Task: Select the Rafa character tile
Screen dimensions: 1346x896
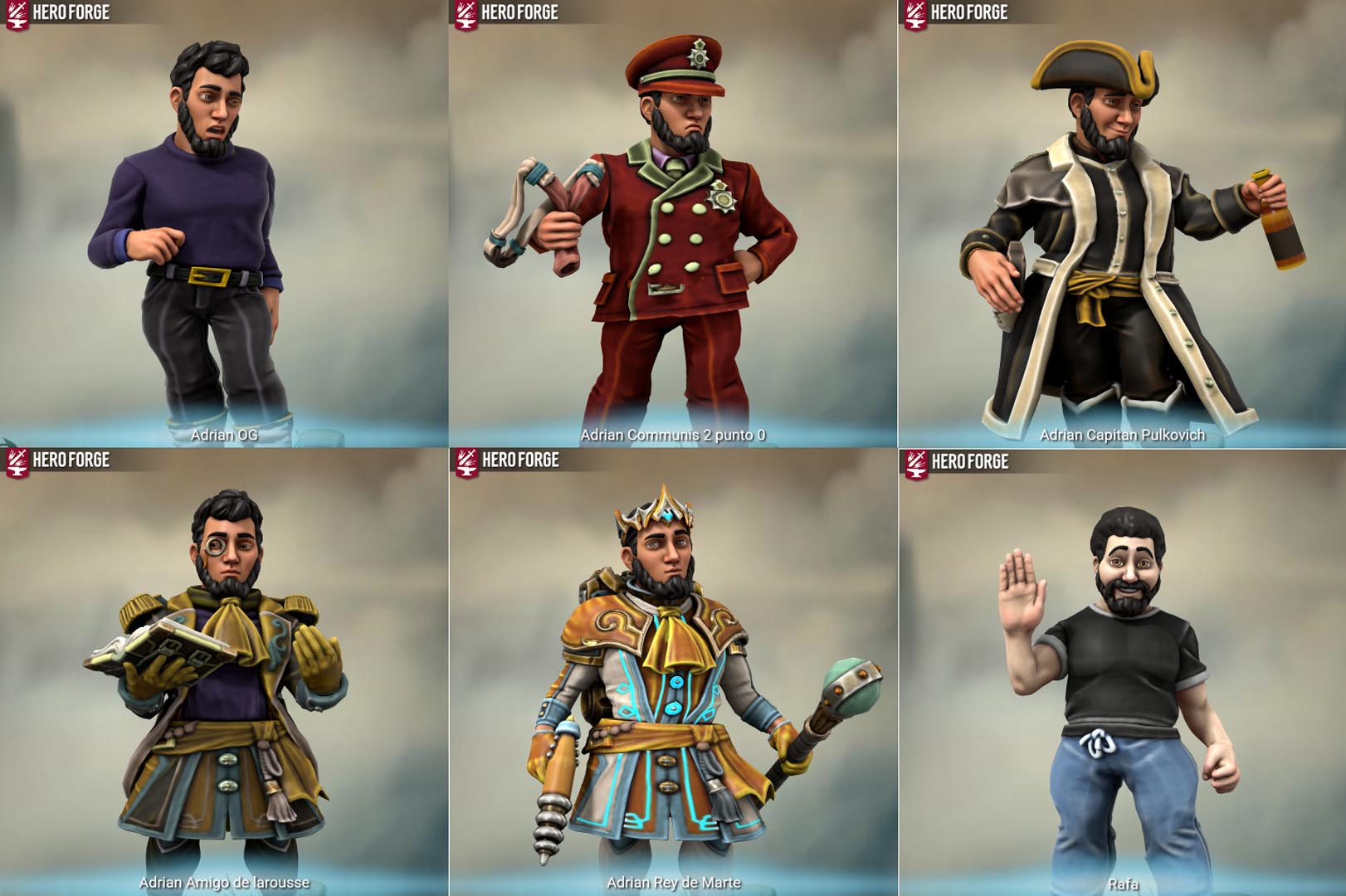Action: coord(1122,672)
